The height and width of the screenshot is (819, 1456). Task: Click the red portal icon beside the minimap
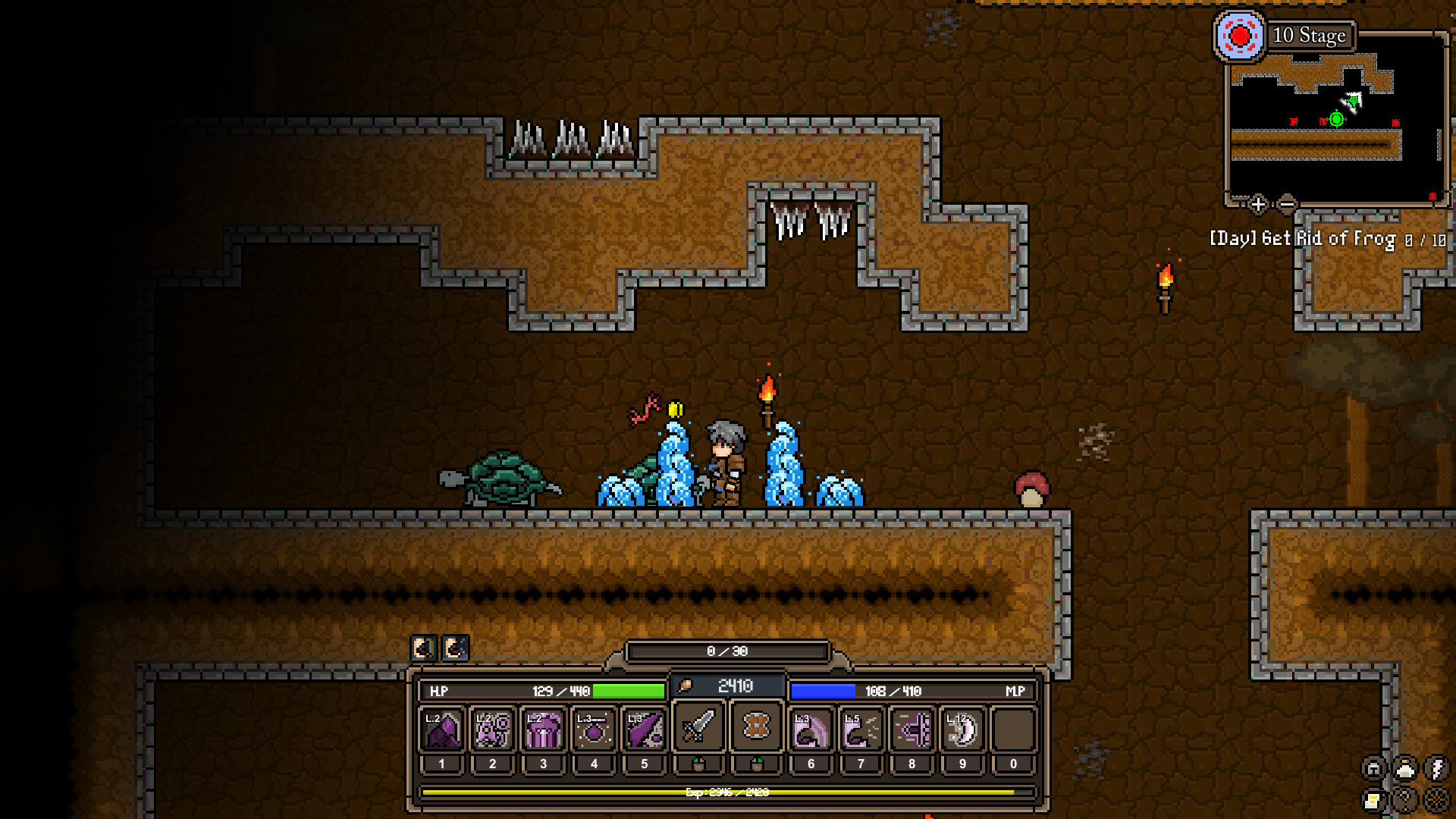point(1241,36)
